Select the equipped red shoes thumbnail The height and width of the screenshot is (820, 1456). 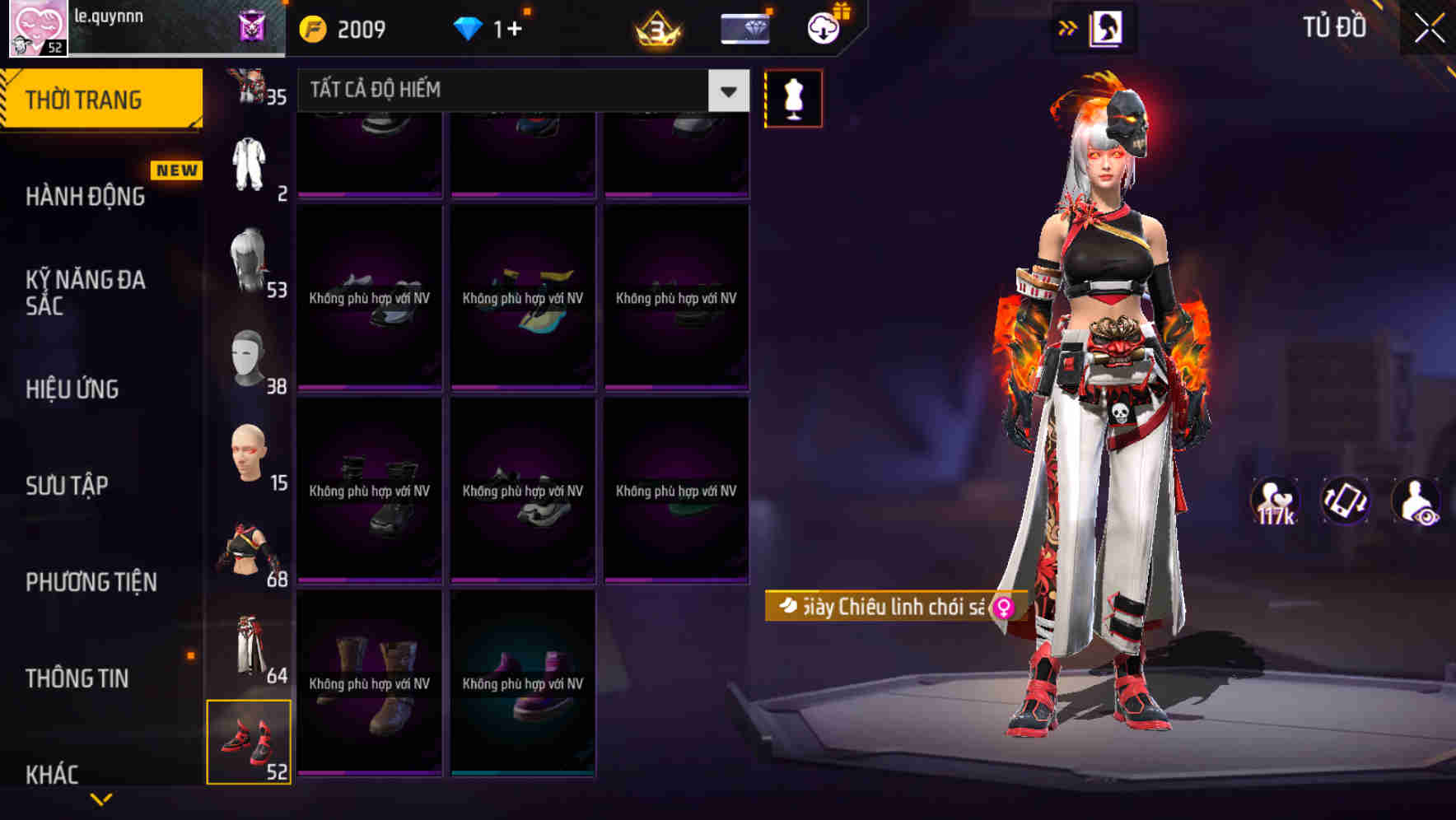tap(250, 741)
